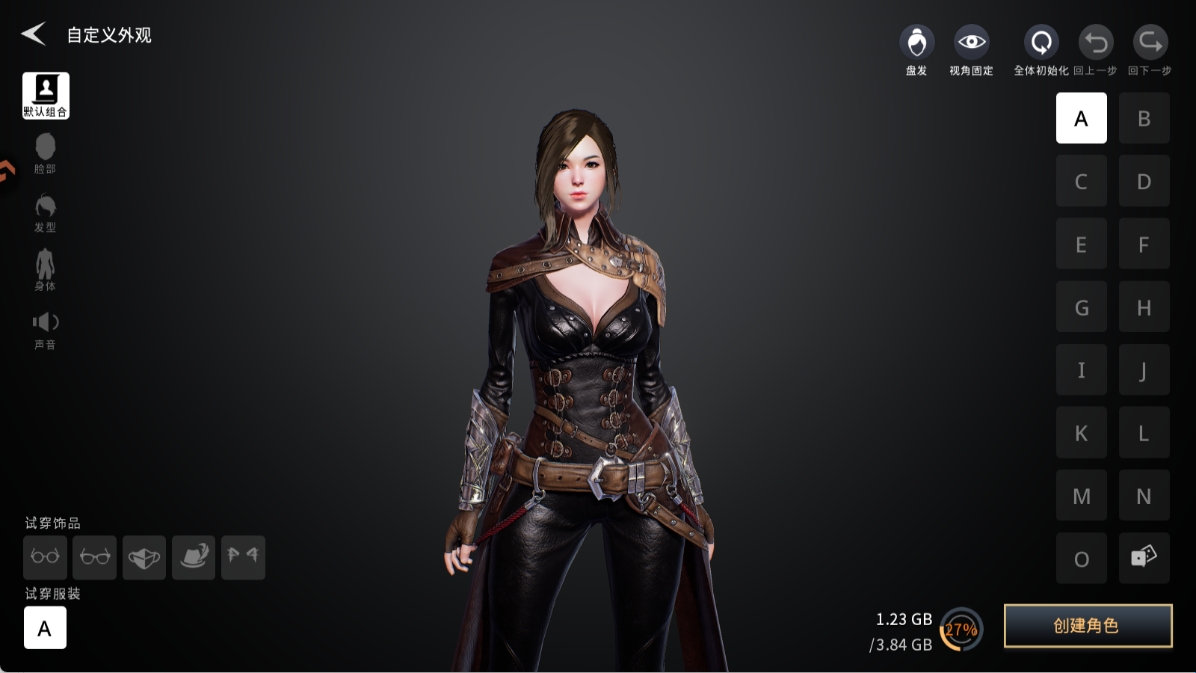Choose the 声音 voice category
Screen dimensions: 1196x673
45,329
